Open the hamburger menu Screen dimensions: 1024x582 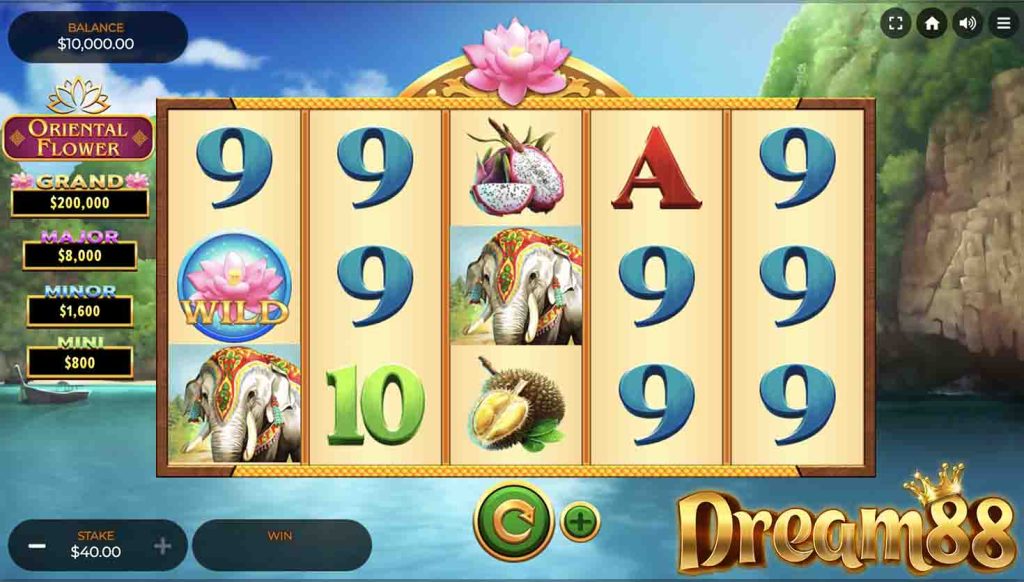click(x=1003, y=23)
